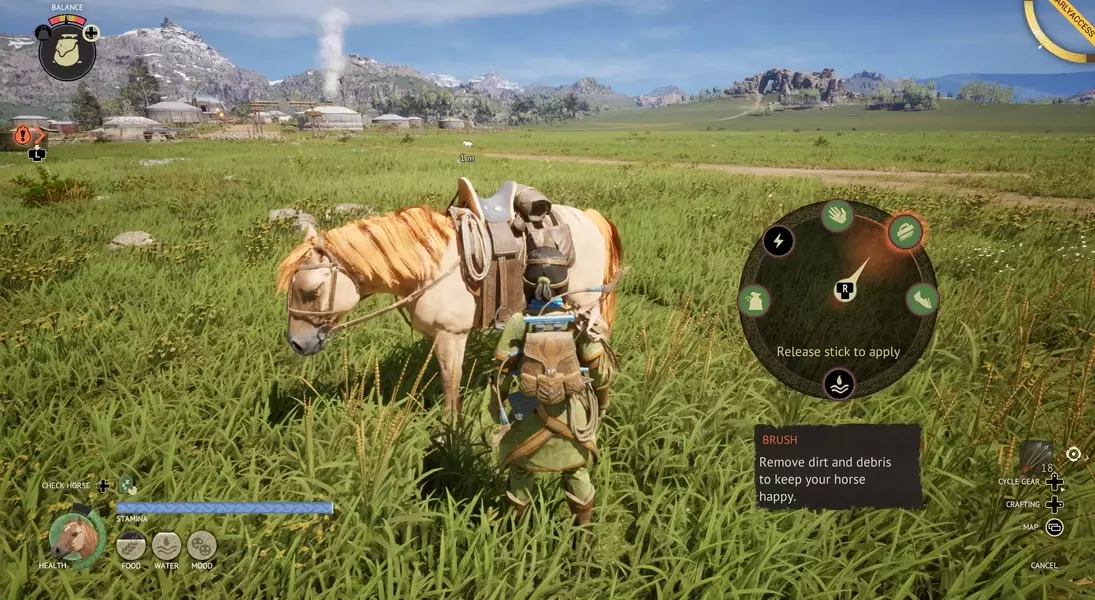1095x600 pixels.
Task: Click the weight icon beside the Balance bag
Action: click(x=43, y=33)
